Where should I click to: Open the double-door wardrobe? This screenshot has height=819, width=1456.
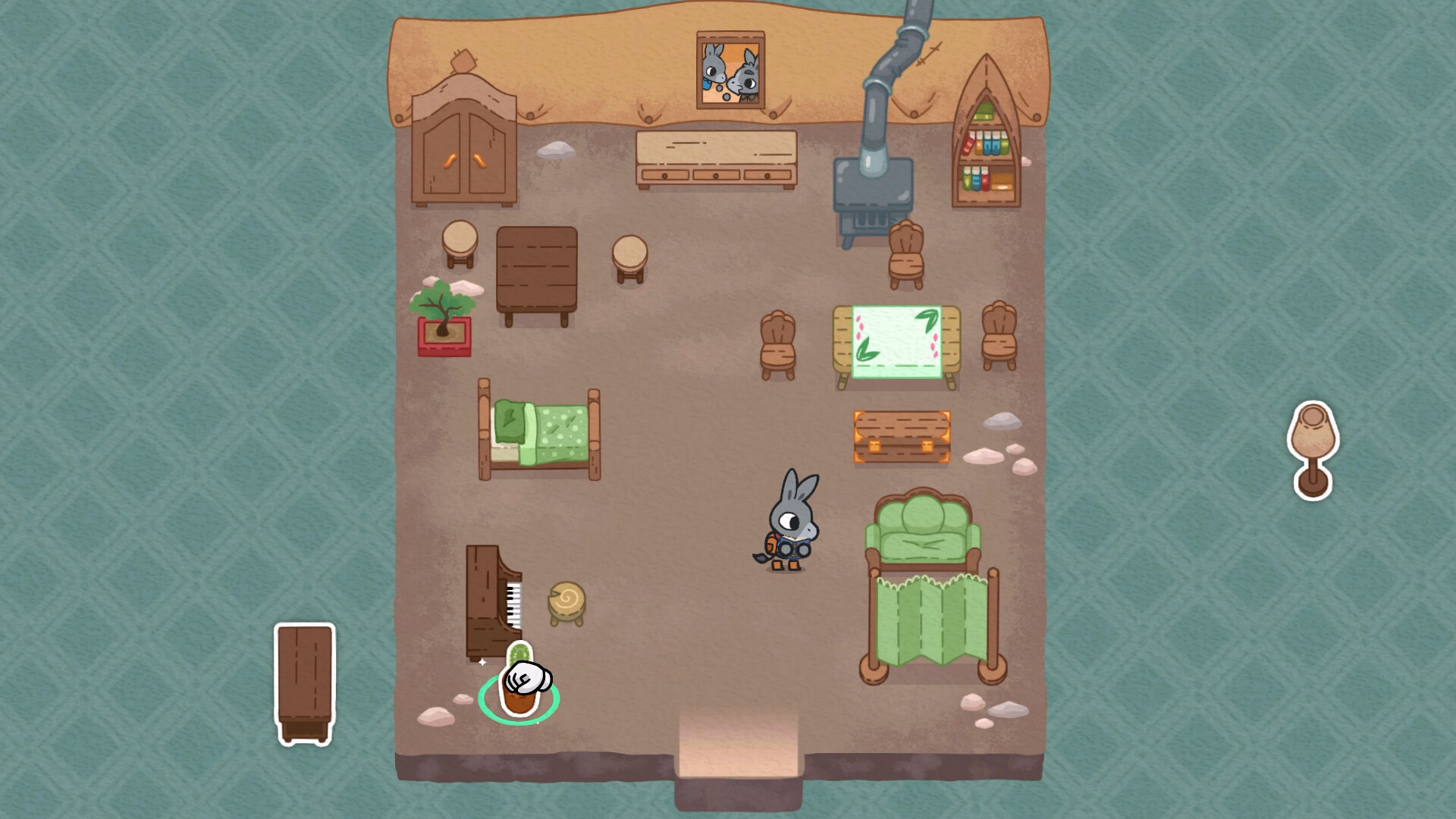coord(463,152)
